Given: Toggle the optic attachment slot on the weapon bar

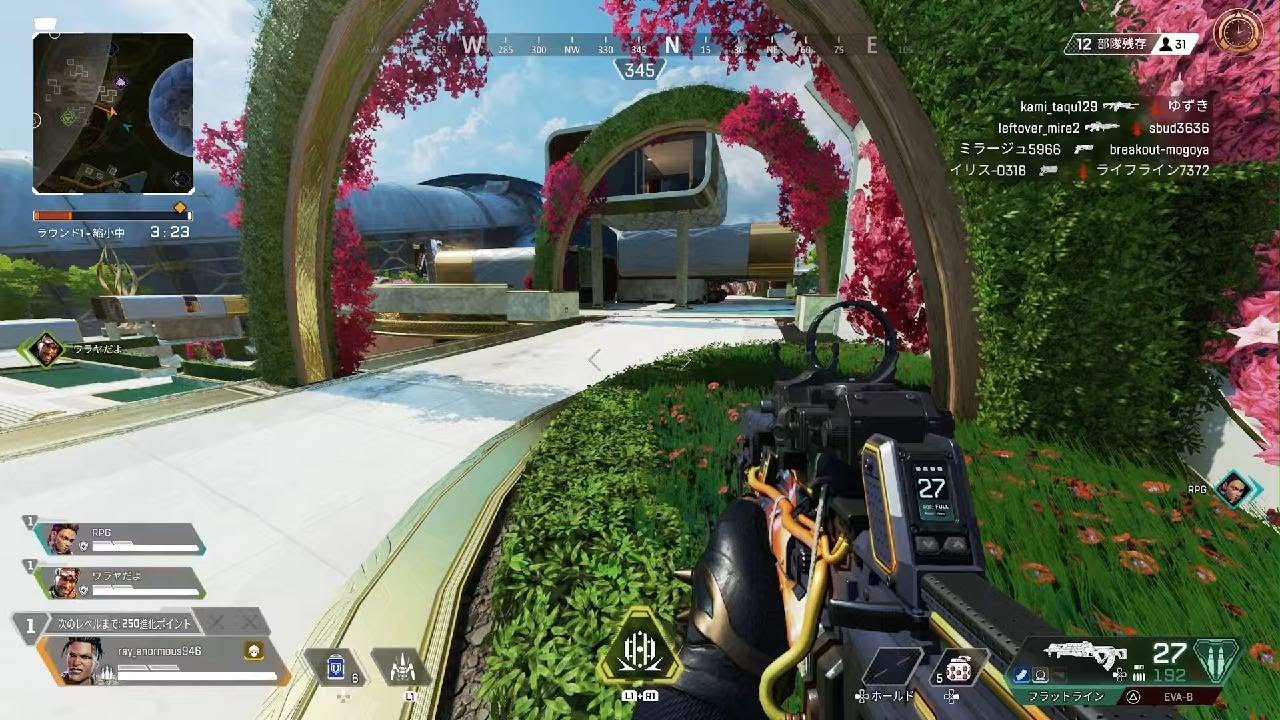Looking at the screenshot, I should [x=1041, y=672].
